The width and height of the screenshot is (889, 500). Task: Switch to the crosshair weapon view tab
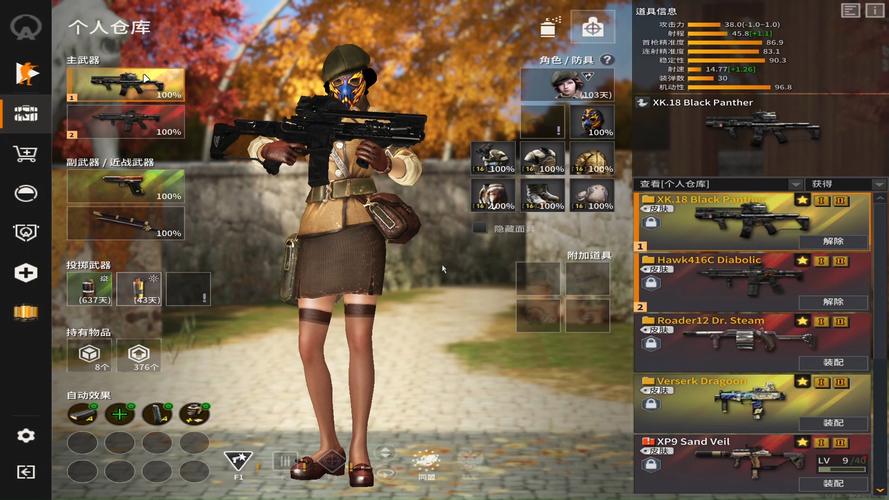(592, 28)
